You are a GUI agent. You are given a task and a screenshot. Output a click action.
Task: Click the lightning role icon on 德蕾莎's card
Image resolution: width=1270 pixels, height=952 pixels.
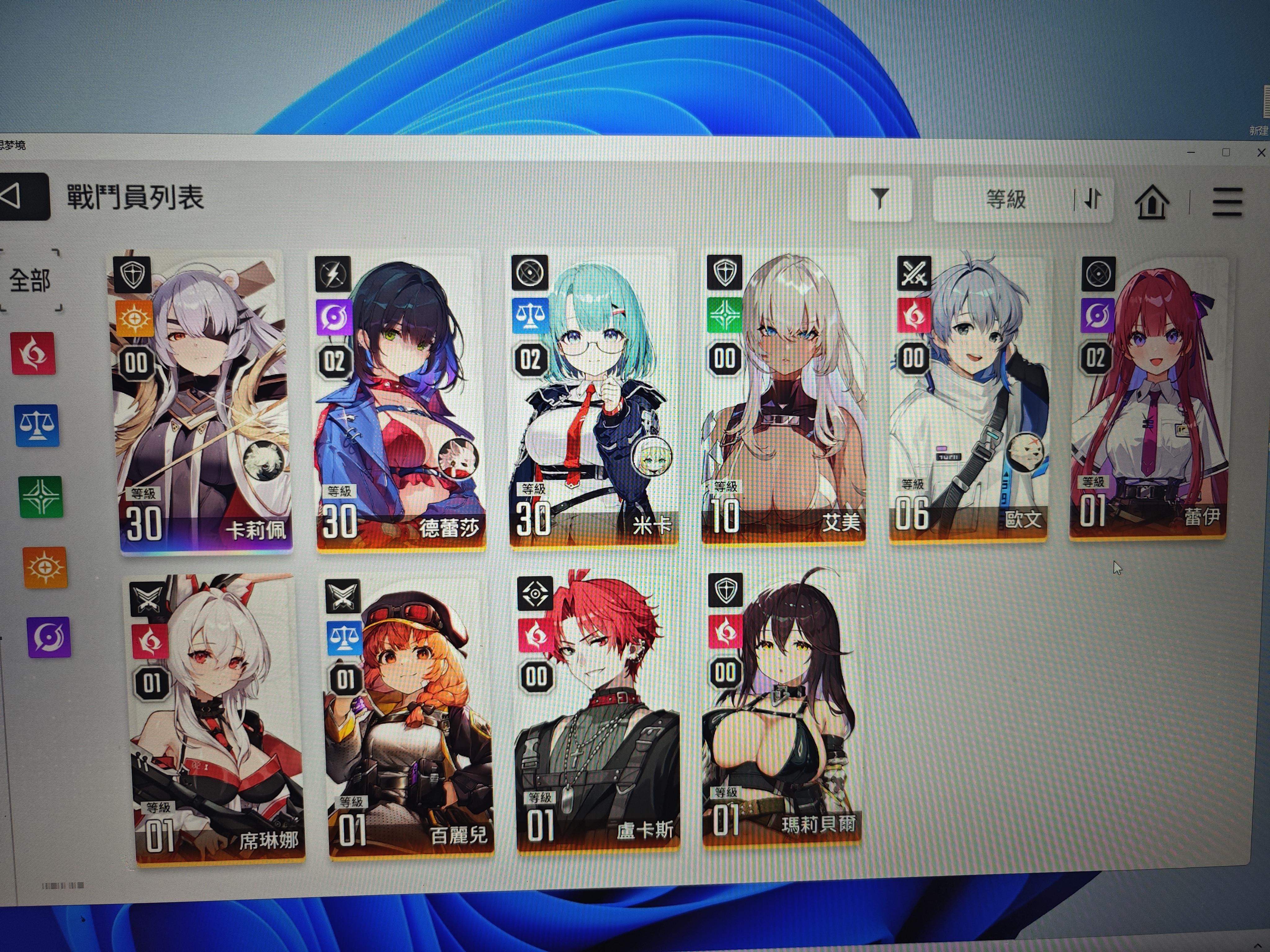[x=333, y=274]
